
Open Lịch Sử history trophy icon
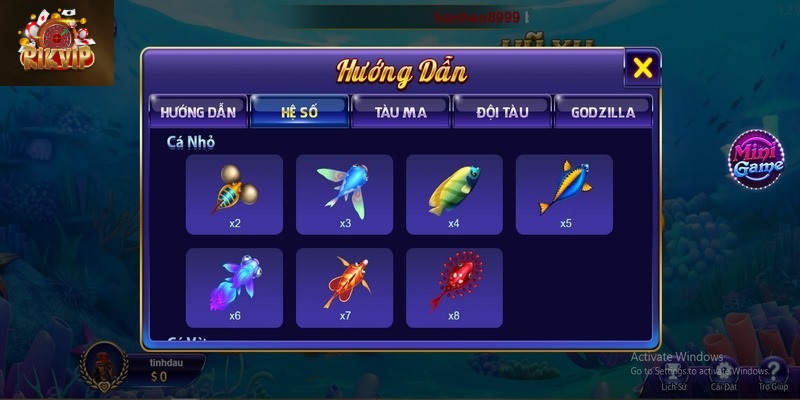coord(673,372)
